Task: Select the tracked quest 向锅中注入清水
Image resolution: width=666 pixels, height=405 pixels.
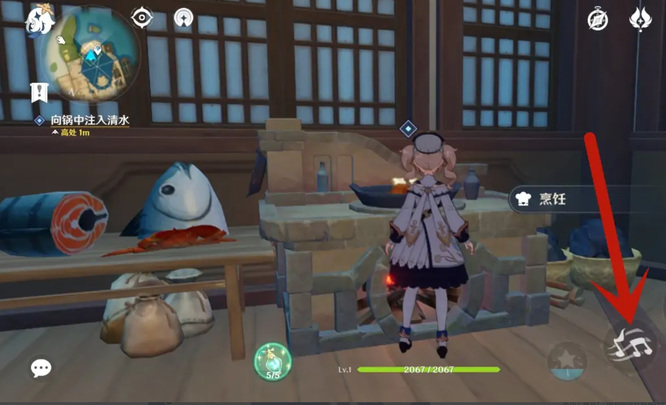Action: tap(91, 120)
